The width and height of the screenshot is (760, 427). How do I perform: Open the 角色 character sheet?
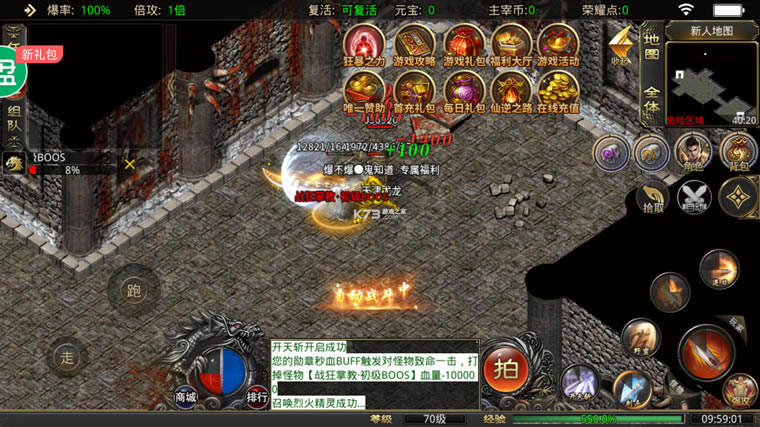click(x=693, y=153)
